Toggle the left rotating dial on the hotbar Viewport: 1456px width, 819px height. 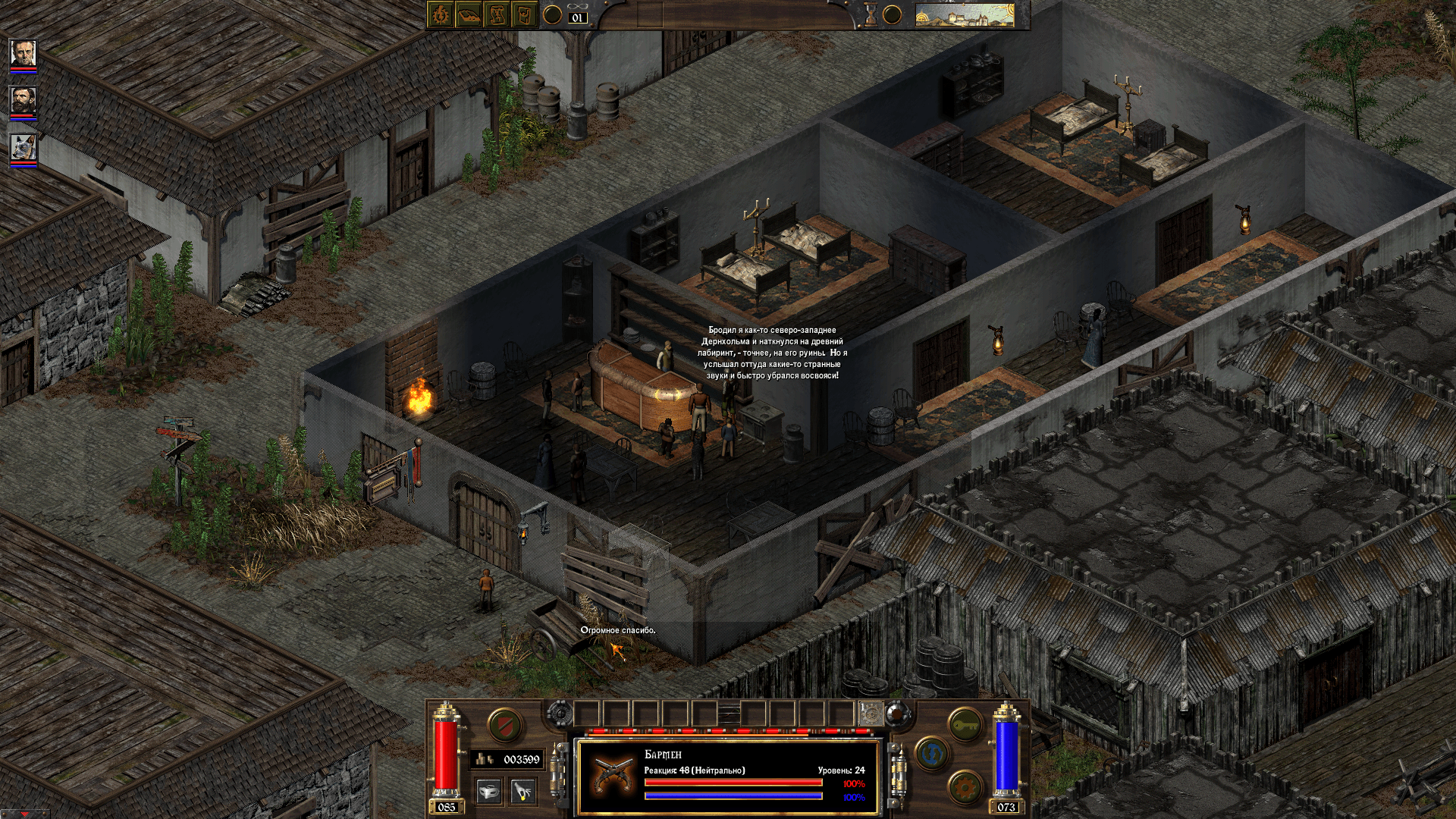point(560,713)
